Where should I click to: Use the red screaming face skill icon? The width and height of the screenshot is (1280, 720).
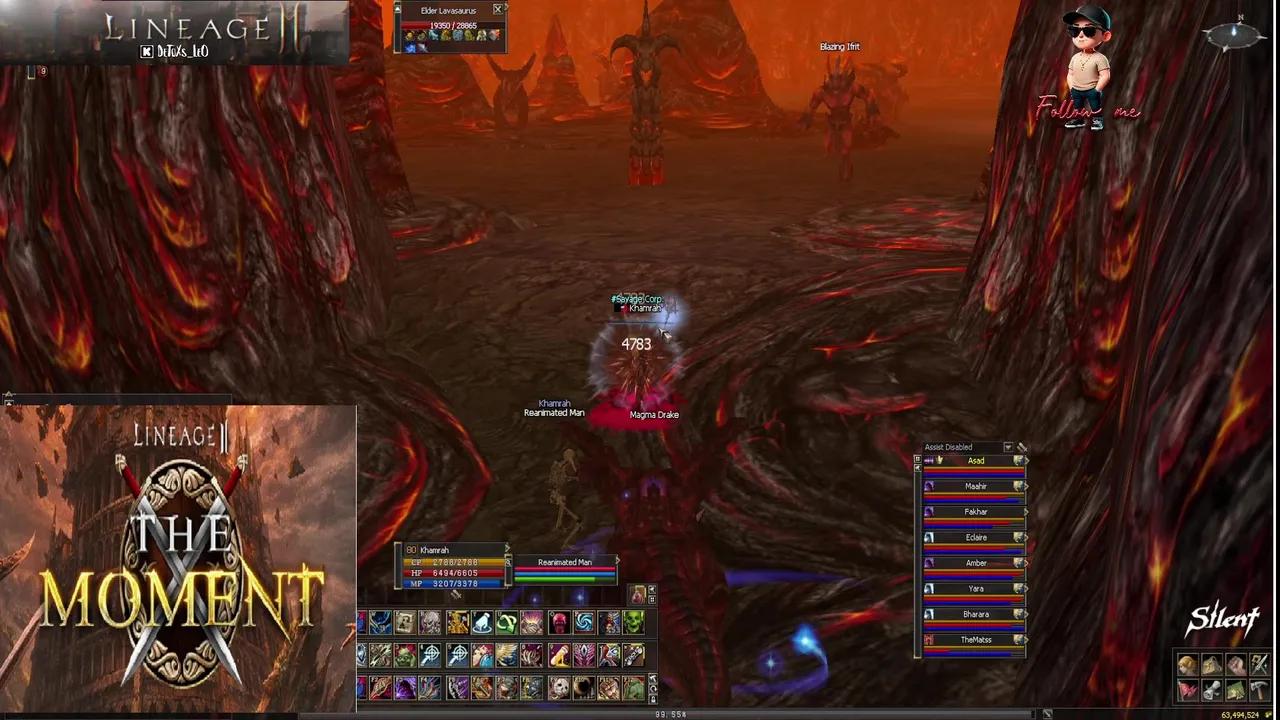coord(558,622)
